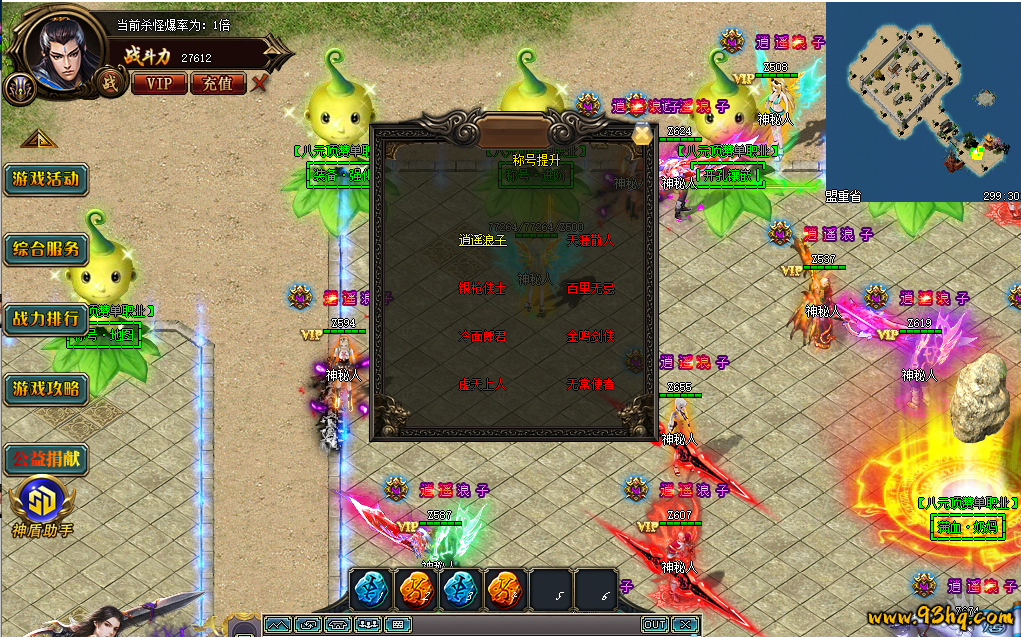Open the 充值 recharge shop
This screenshot has width=1021, height=637.
[x=217, y=83]
